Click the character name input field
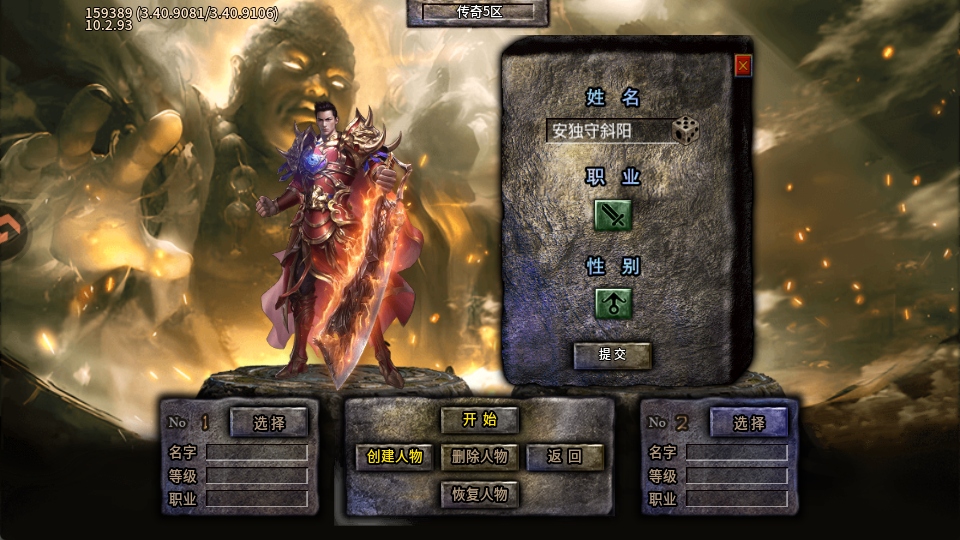 [x=608, y=131]
